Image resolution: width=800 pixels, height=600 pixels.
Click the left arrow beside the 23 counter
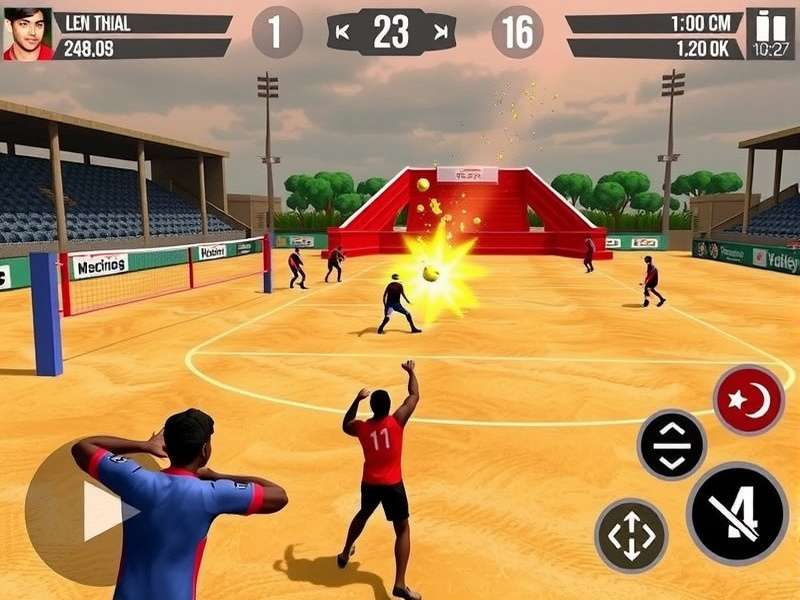coord(343,32)
